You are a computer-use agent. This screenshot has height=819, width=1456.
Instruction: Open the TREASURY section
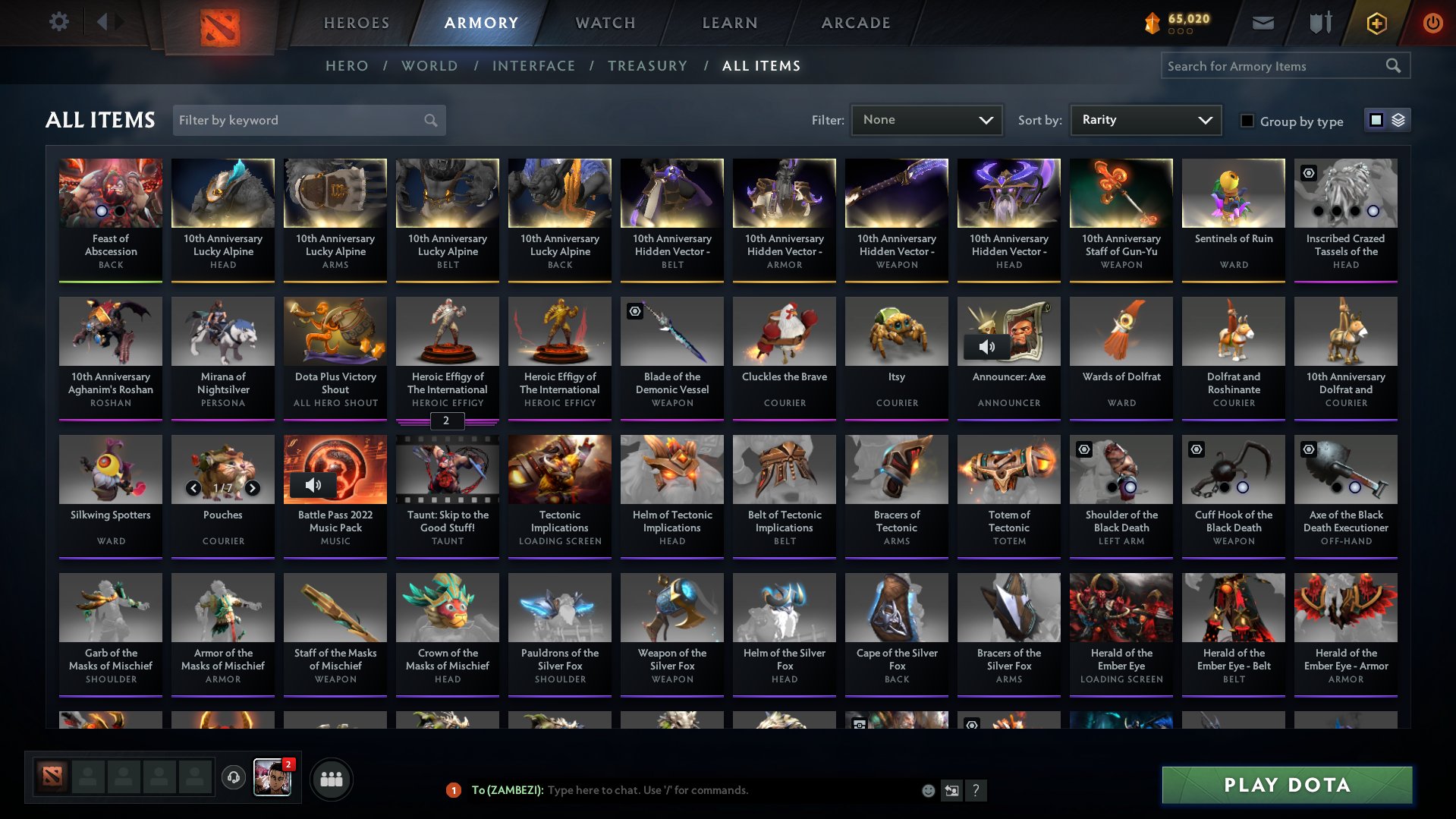pos(647,66)
